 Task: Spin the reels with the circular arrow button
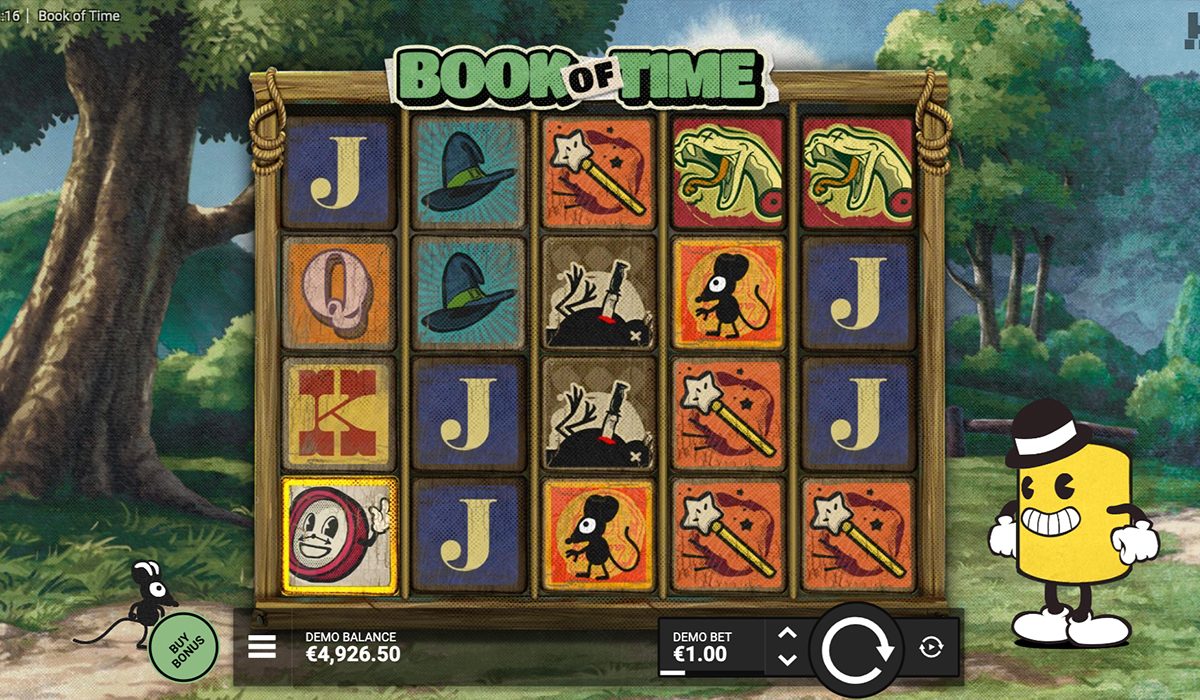click(857, 649)
